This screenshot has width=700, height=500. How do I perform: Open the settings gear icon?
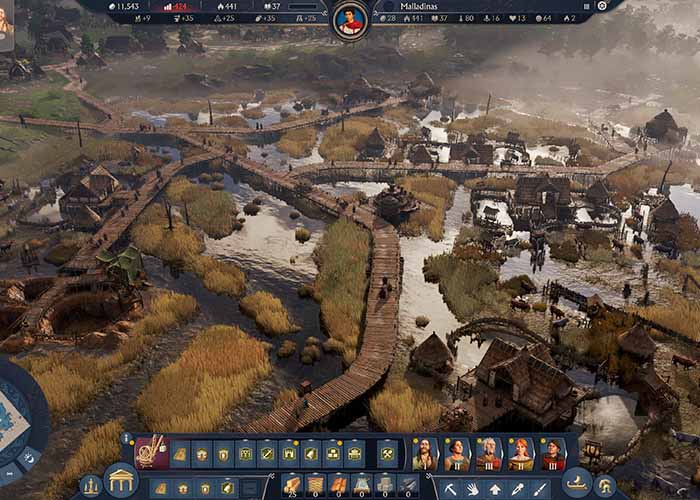coord(602,6)
